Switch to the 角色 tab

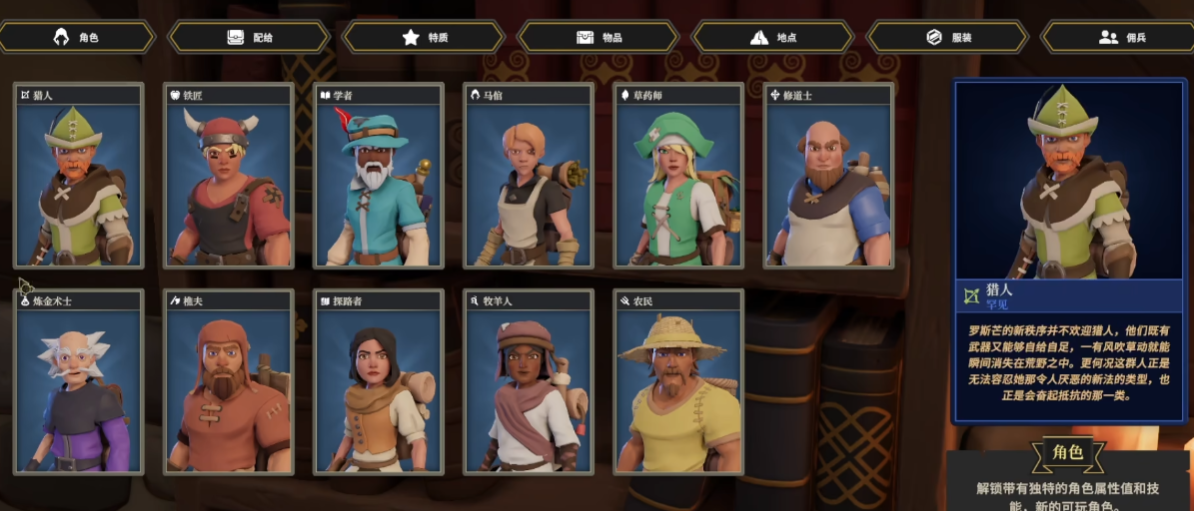pyautogui.click(x=78, y=37)
